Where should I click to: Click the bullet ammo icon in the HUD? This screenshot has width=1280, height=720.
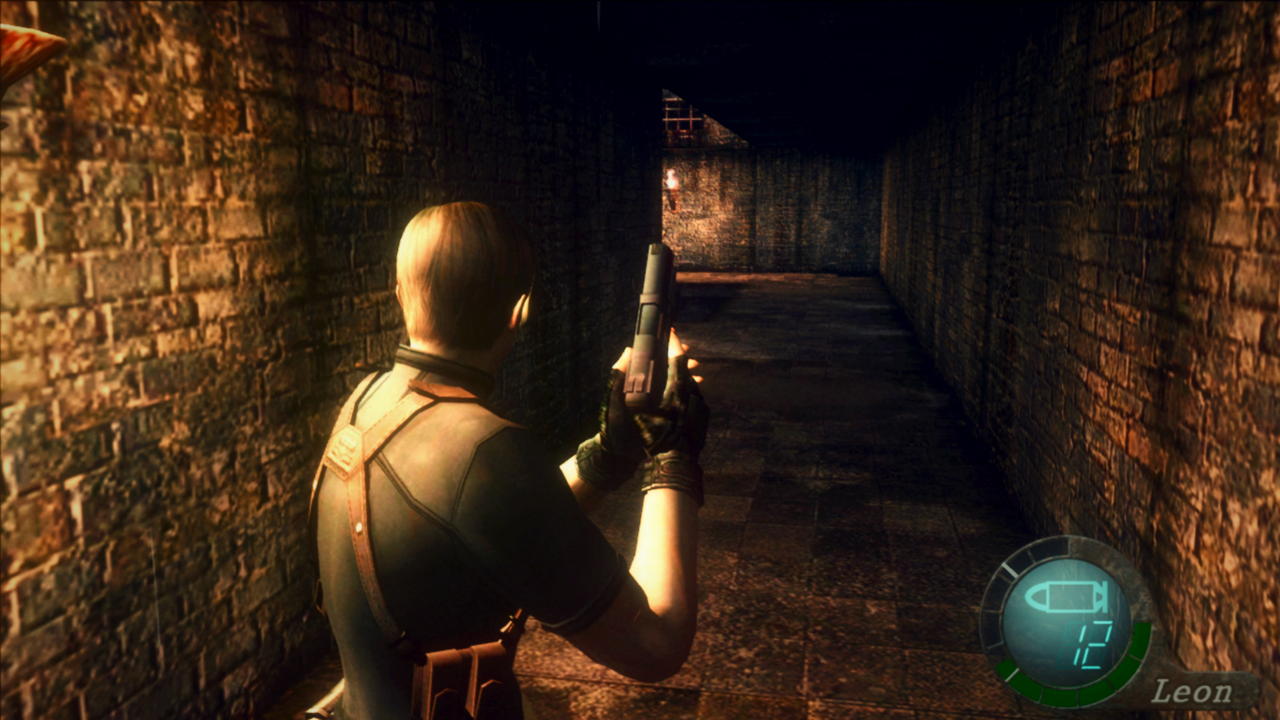pos(1065,596)
